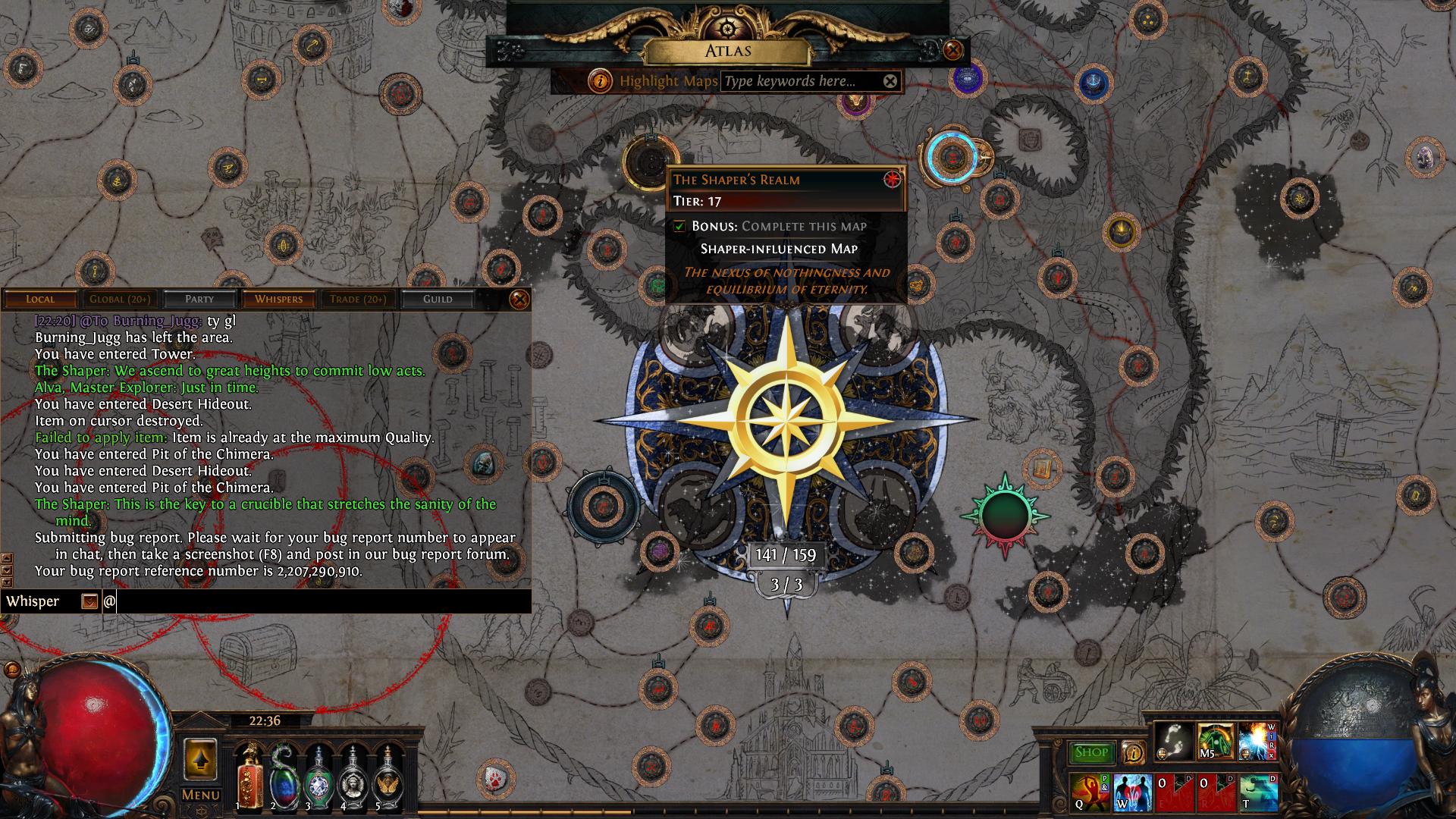Open the Menu button

point(200,795)
